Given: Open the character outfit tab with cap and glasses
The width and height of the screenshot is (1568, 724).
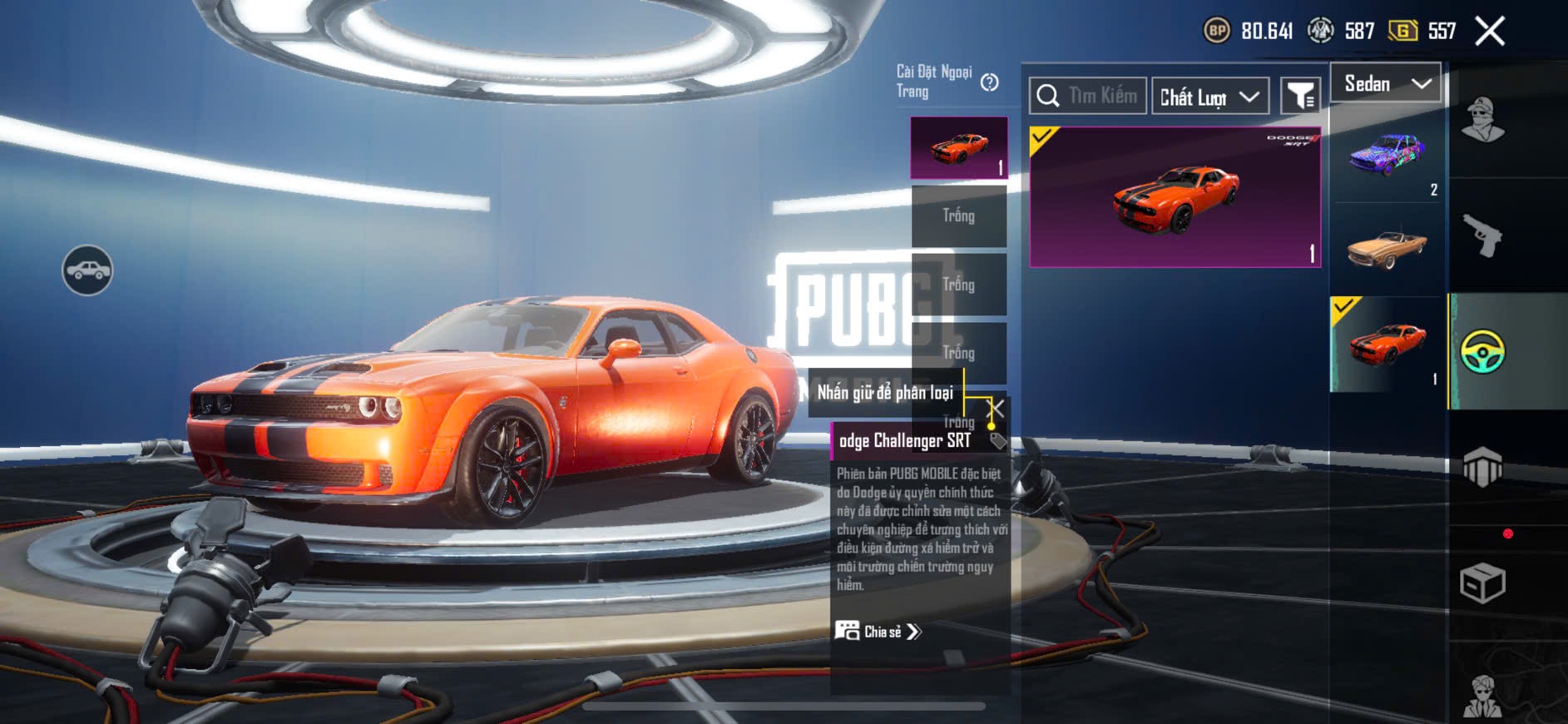Looking at the screenshot, I should [x=1482, y=121].
